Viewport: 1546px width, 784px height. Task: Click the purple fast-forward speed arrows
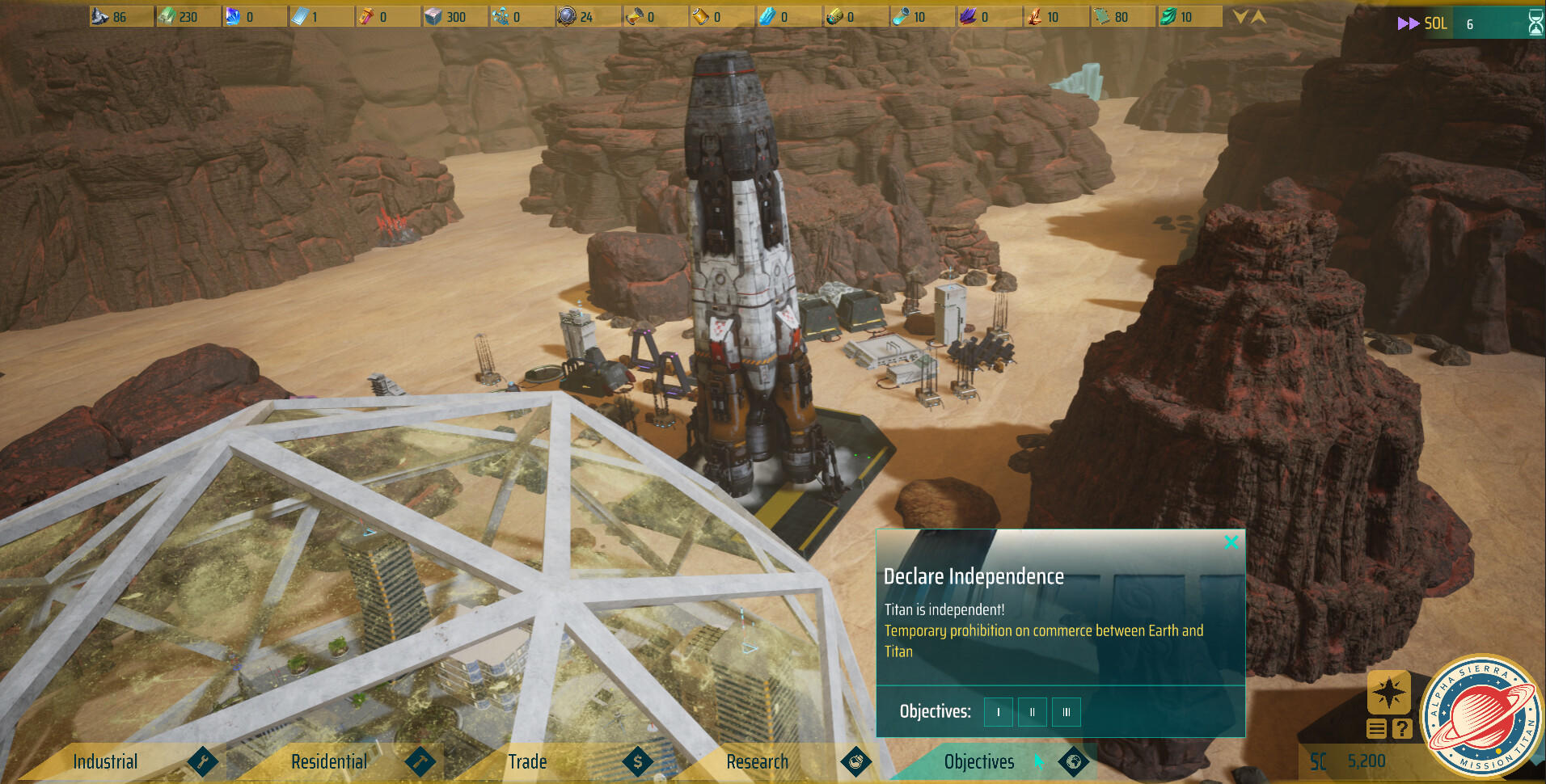(1408, 23)
